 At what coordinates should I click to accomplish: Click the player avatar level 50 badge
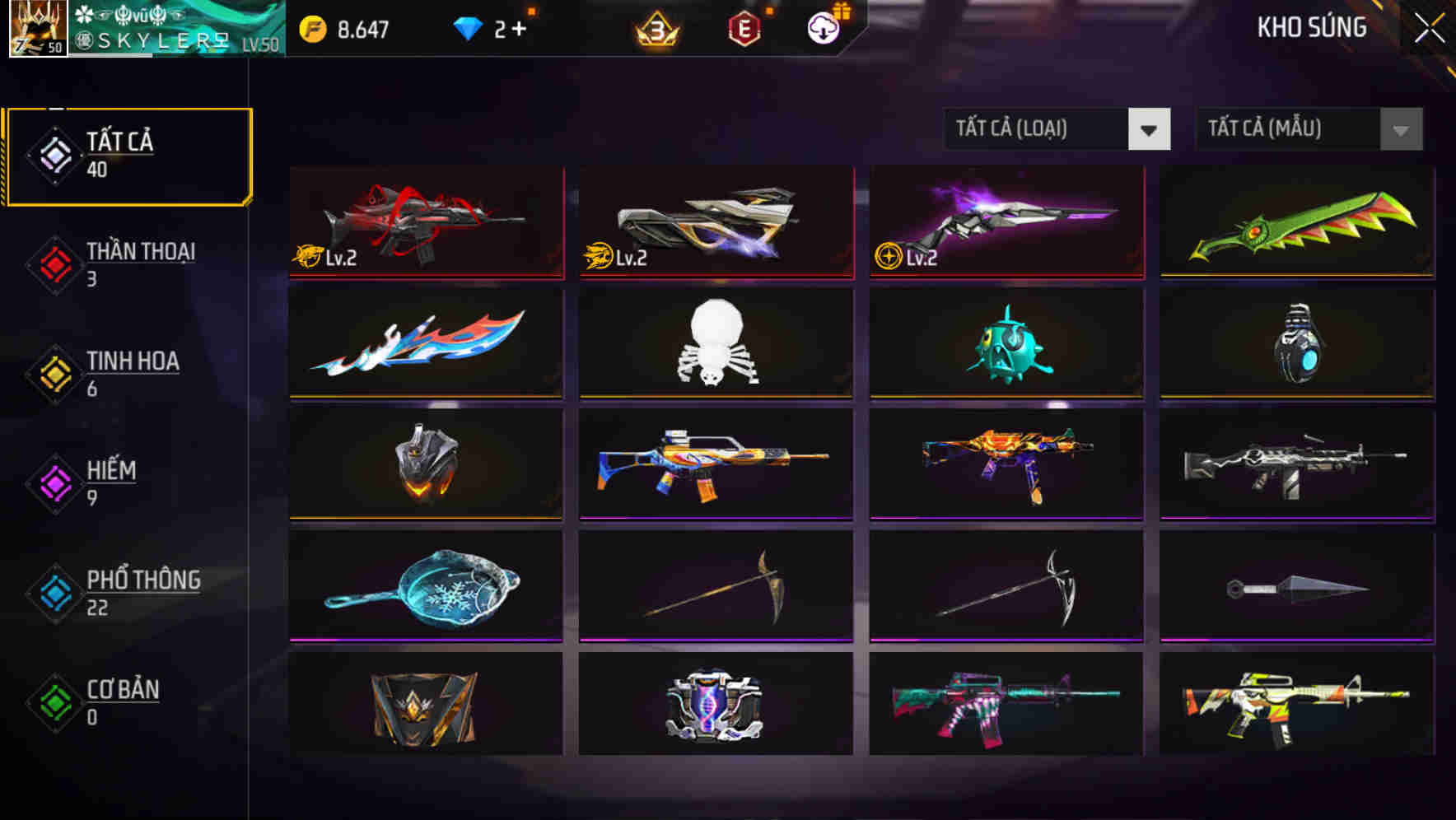click(37, 29)
